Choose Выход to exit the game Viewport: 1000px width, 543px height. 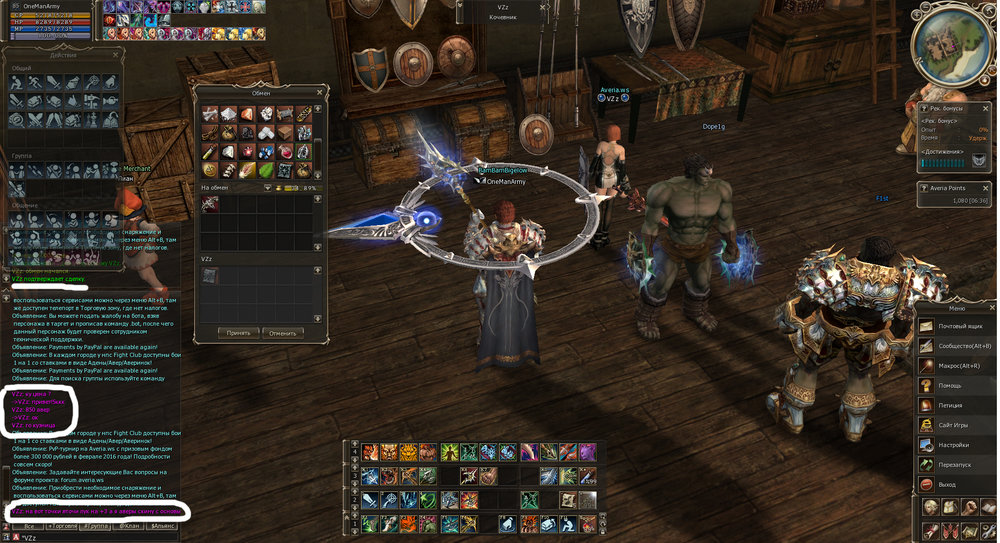[958, 485]
